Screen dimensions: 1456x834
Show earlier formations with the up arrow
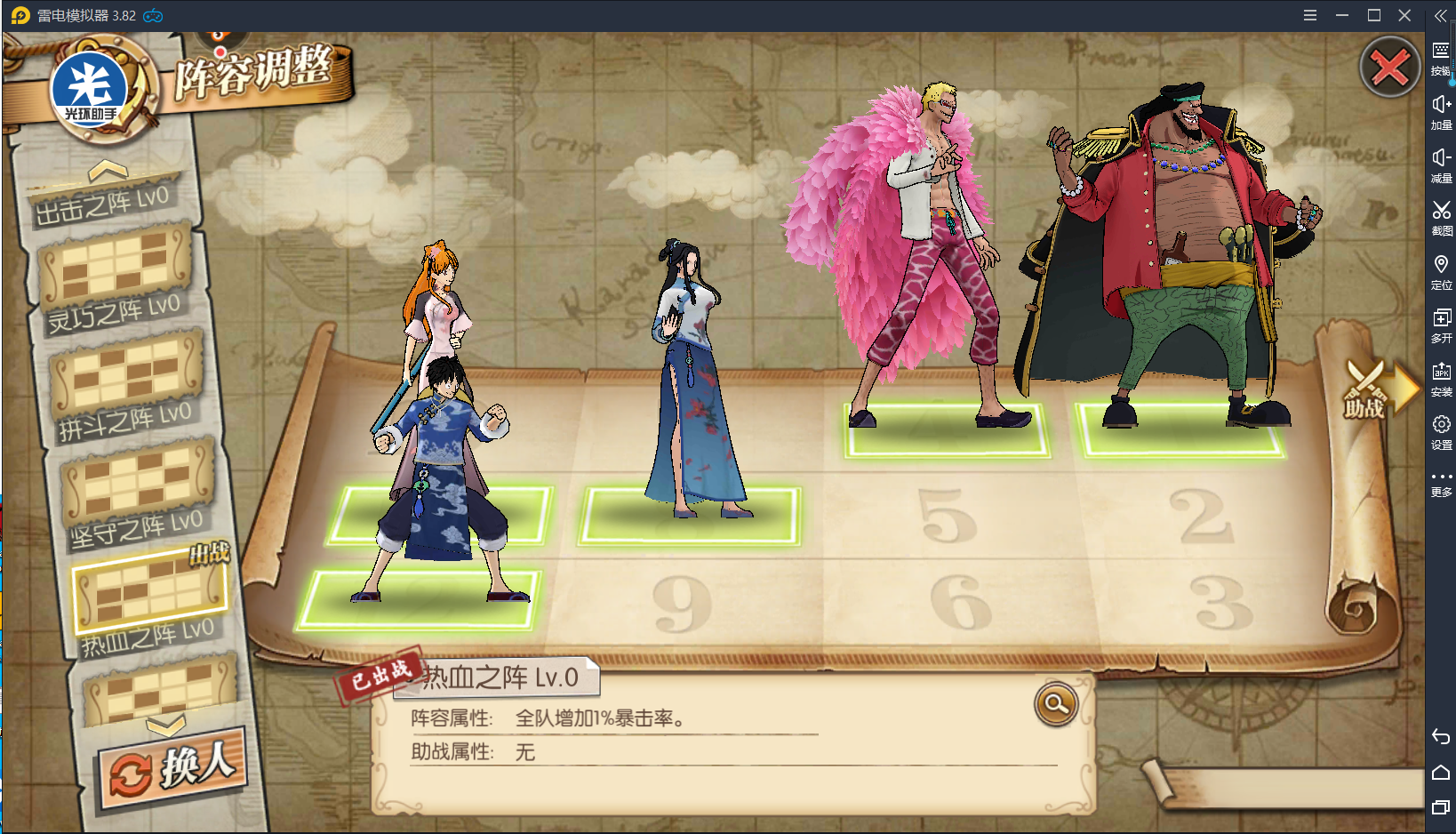108,170
